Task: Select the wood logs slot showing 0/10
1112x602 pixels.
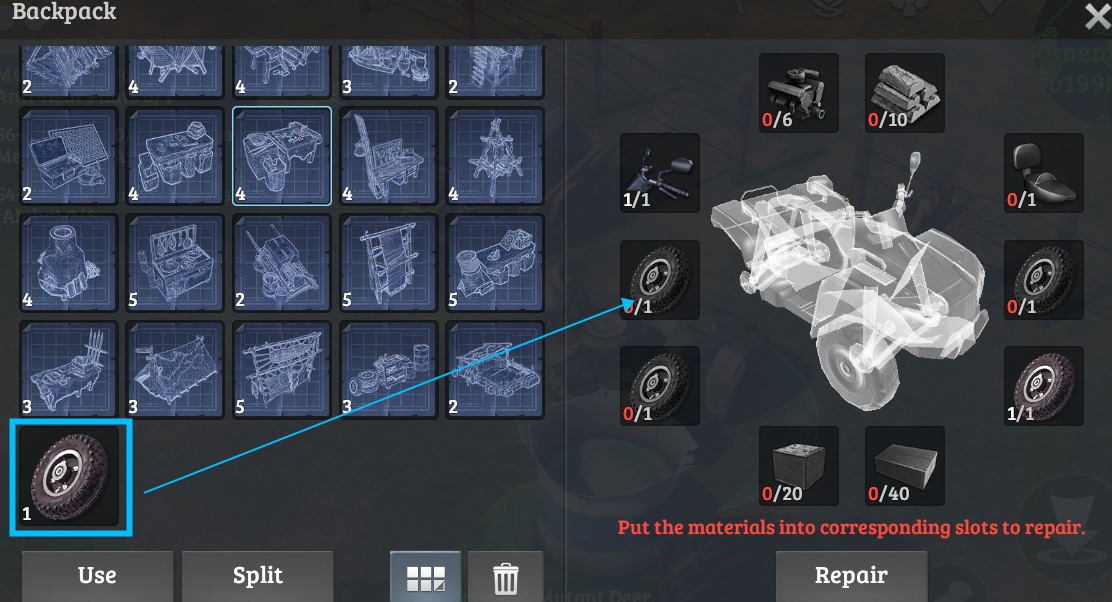Action: 904,93
